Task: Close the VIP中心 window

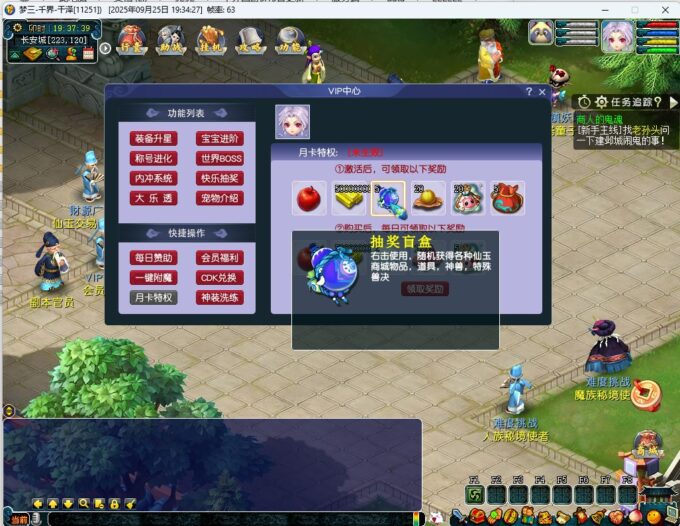Action: point(542,92)
